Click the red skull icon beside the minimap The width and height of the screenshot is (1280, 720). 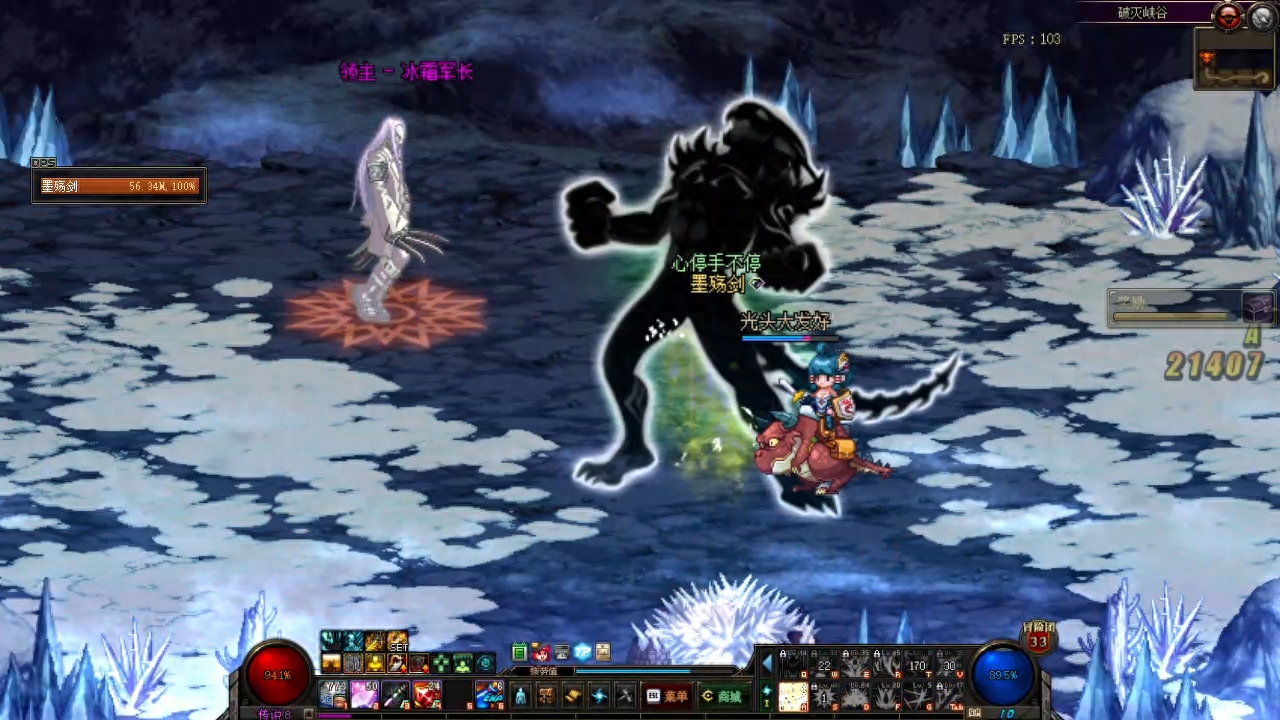click(x=1227, y=15)
